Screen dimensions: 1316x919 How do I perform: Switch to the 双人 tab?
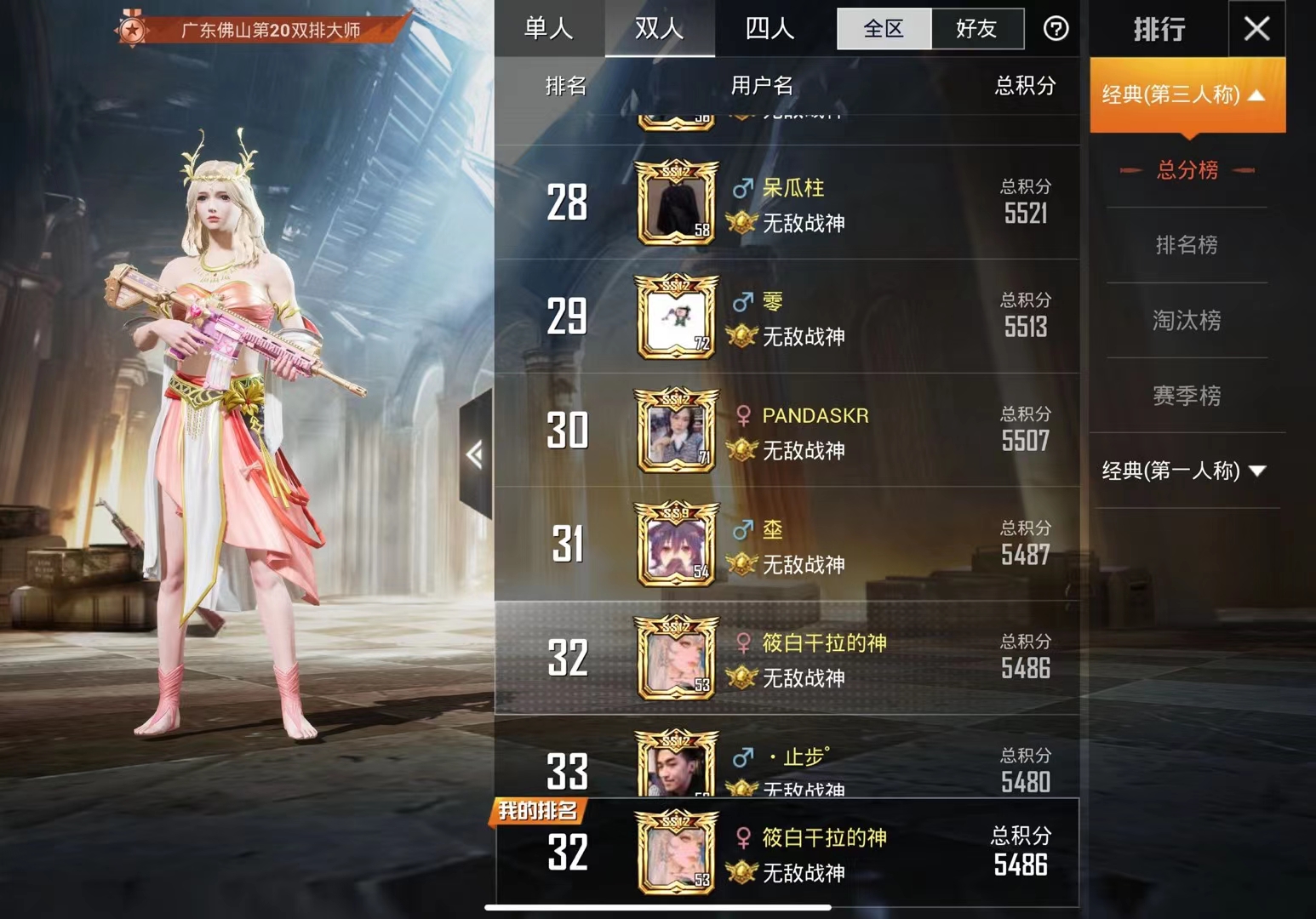pyautogui.click(x=659, y=28)
